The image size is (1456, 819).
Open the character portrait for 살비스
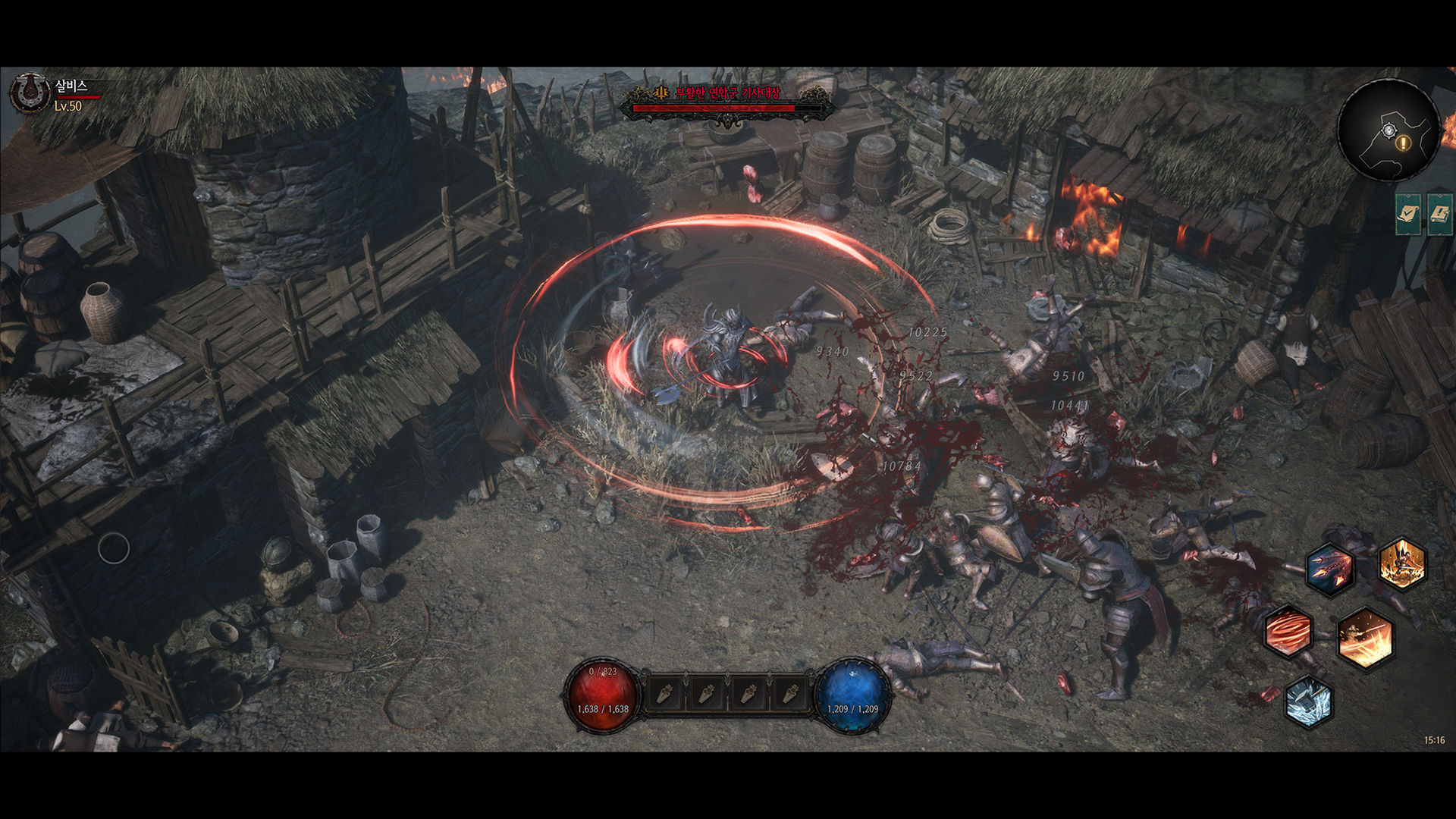tap(30, 93)
